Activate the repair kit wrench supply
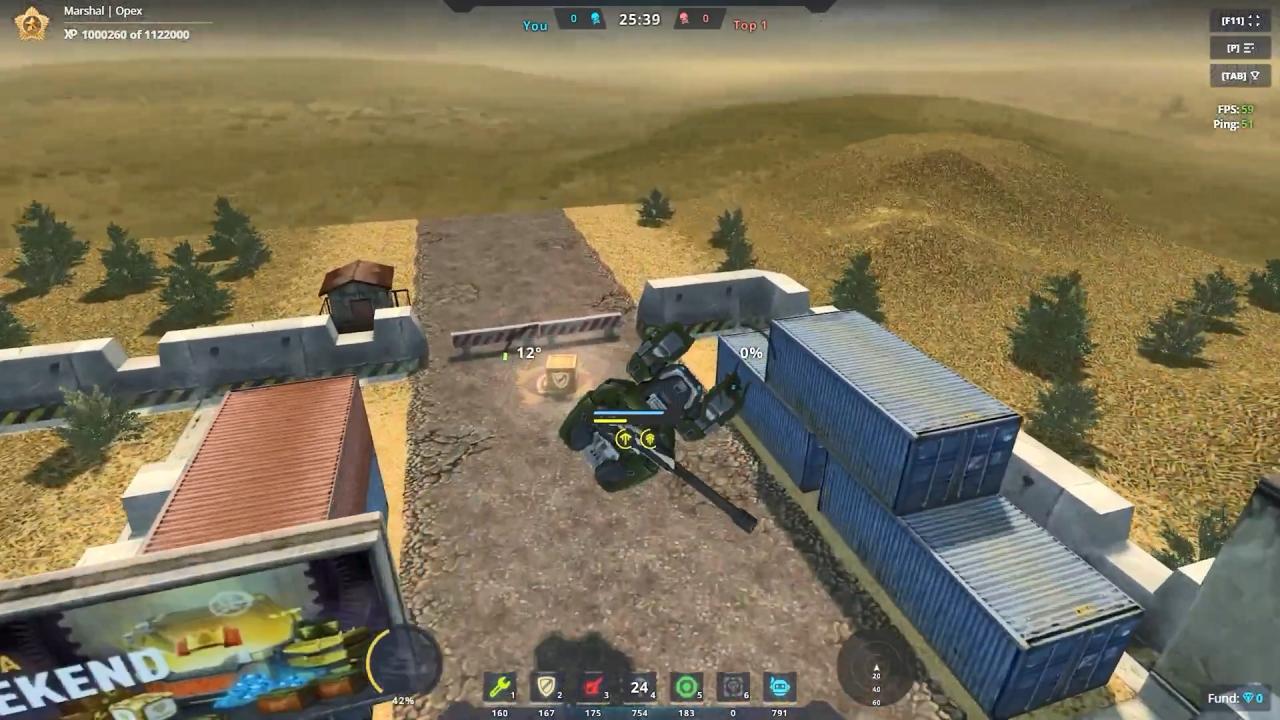 [x=498, y=688]
